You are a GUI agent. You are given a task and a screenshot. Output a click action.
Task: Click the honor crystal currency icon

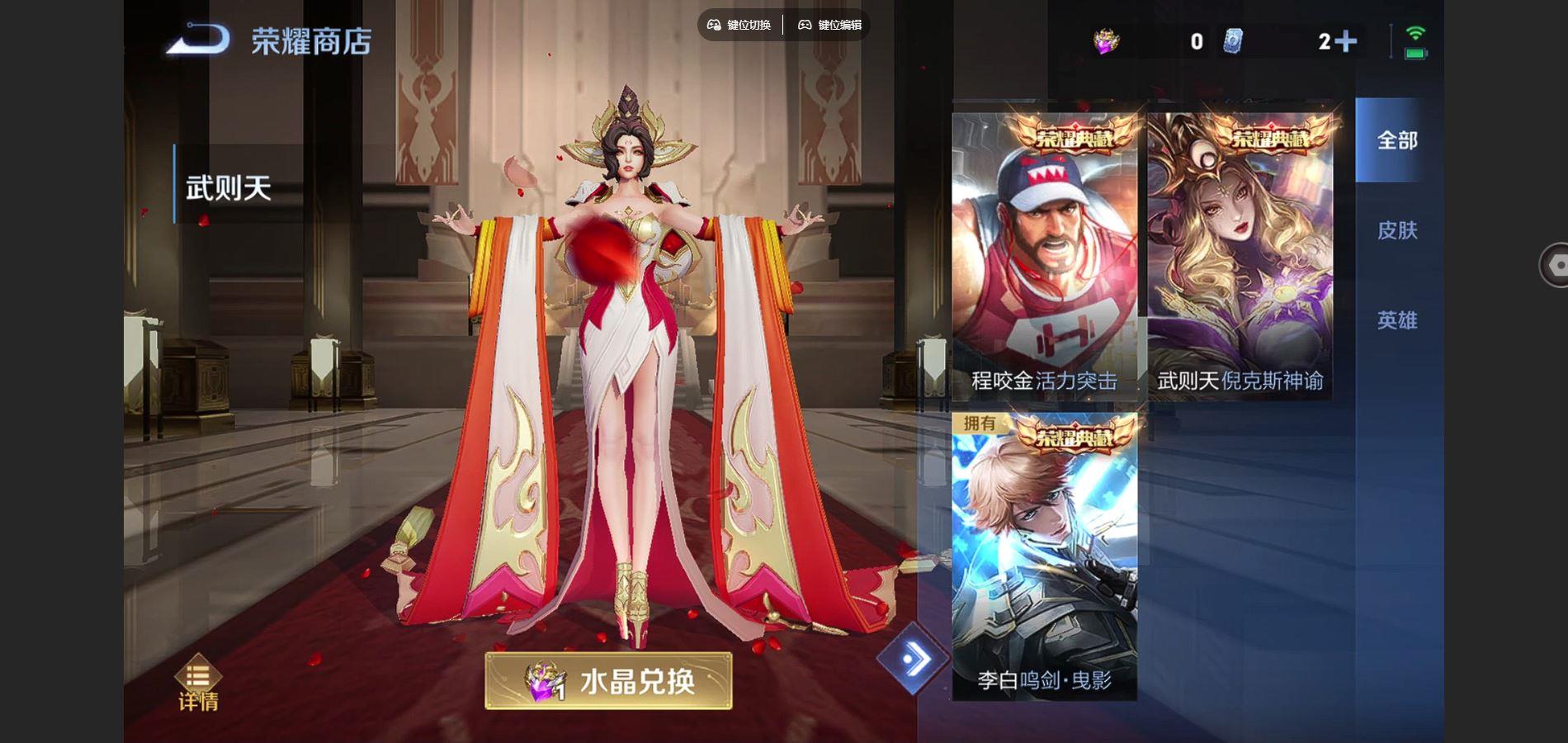1106,39
